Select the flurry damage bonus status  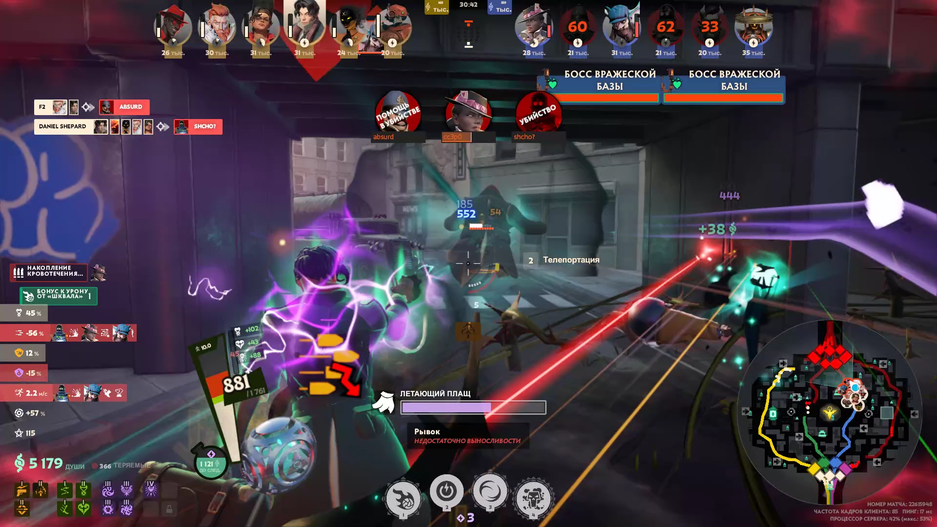point(58,296)
